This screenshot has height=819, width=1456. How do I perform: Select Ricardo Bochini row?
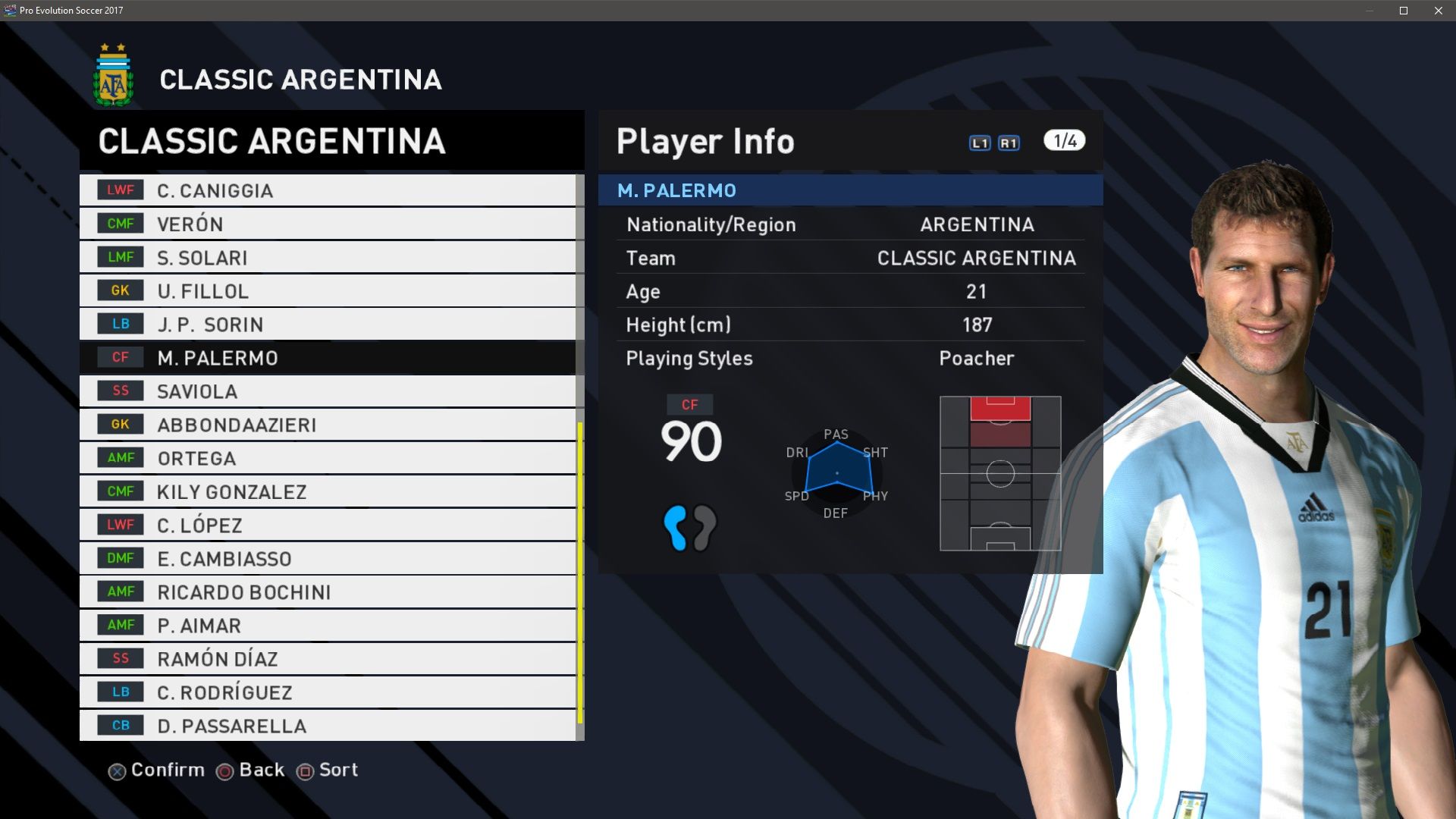(x=326, y=591)
